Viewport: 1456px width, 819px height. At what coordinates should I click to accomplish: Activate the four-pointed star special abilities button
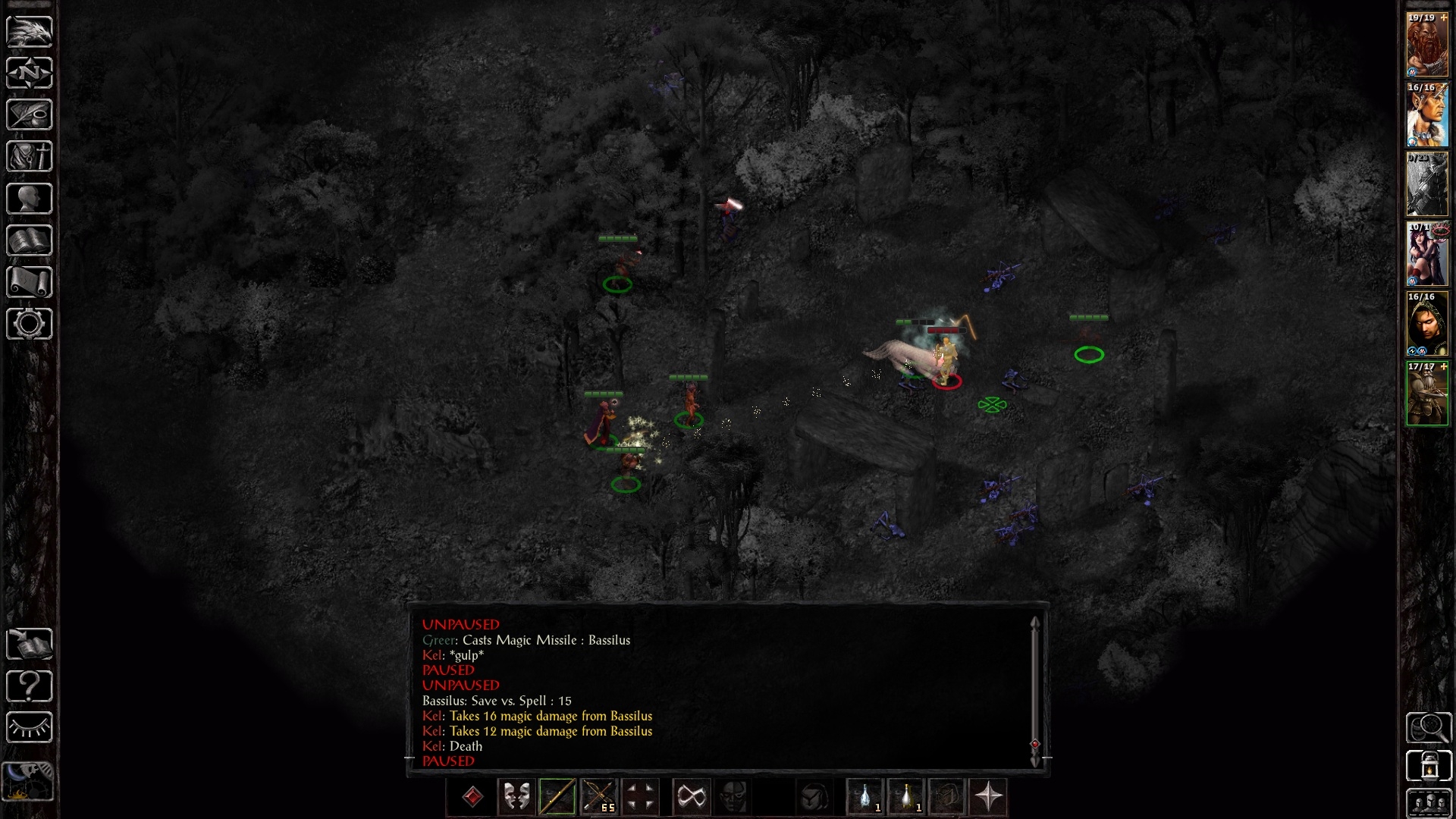pos(988,797)
